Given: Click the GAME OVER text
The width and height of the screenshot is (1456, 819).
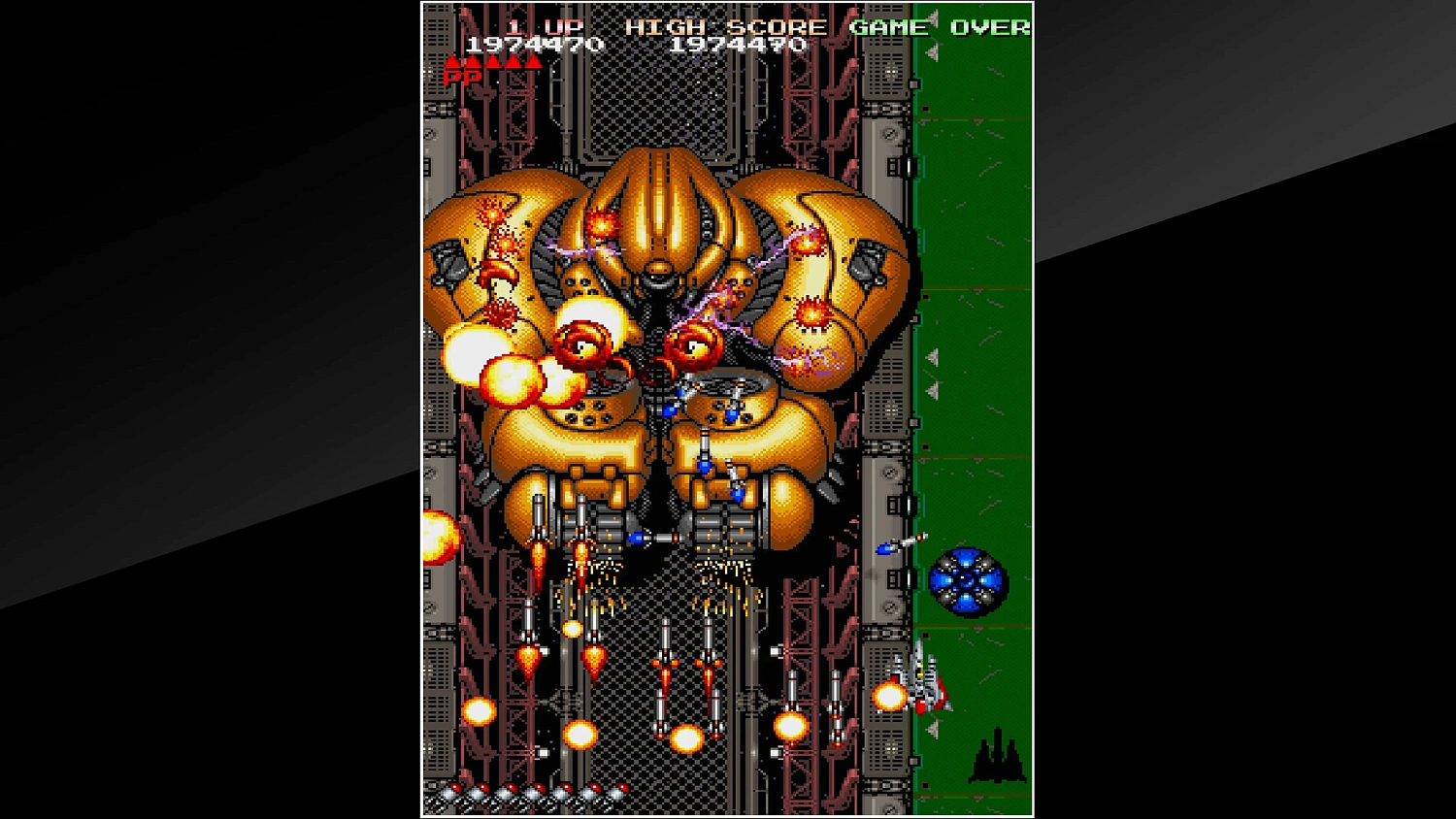Looking at the screenshot, I should pos(942,27).
